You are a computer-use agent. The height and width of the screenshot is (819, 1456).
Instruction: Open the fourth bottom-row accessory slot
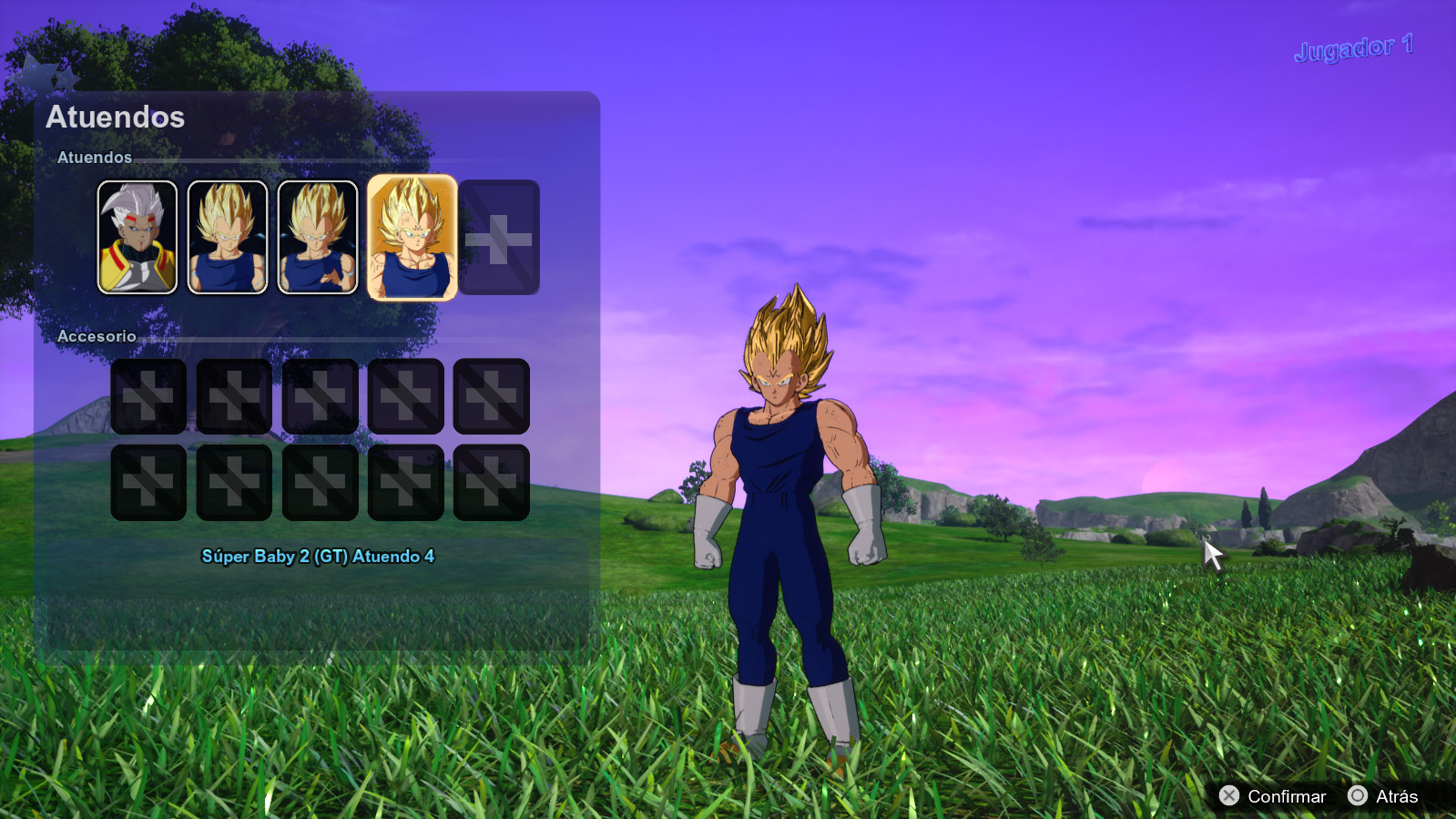(405, 482)
